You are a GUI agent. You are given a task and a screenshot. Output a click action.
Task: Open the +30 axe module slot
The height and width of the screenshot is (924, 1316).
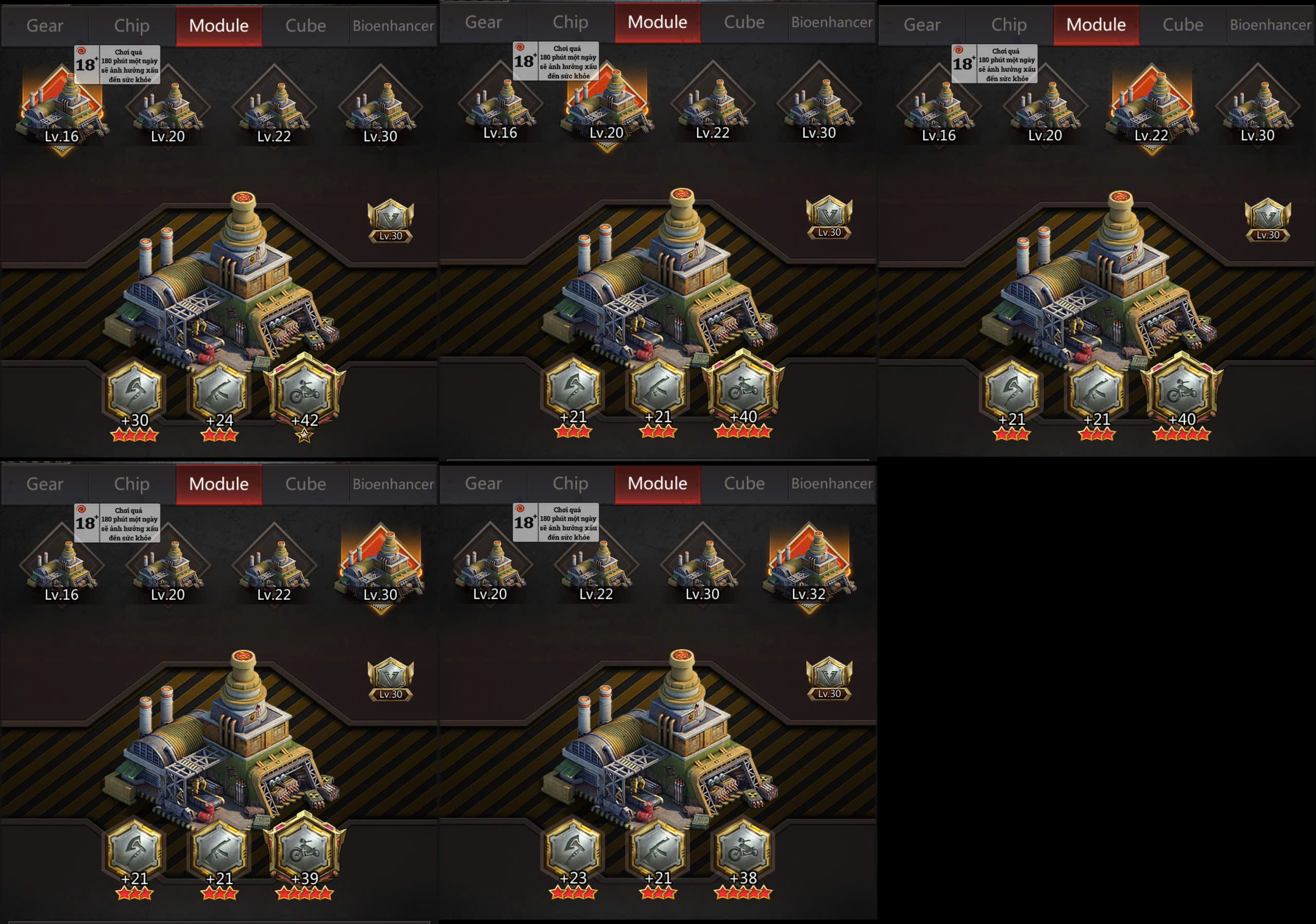(134, 393)
